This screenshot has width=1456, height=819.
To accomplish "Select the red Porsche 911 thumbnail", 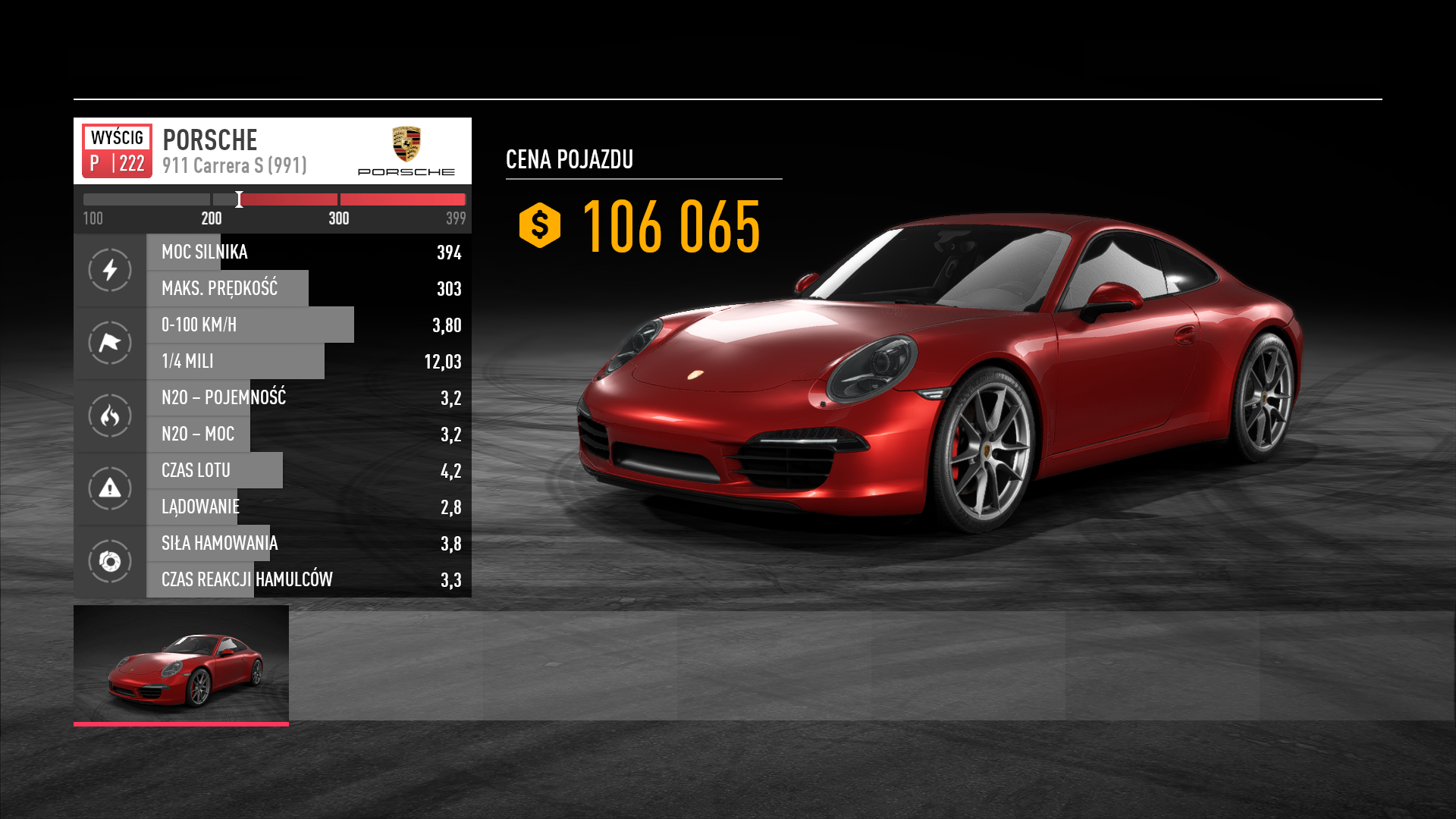I will (x=181, y=664).
